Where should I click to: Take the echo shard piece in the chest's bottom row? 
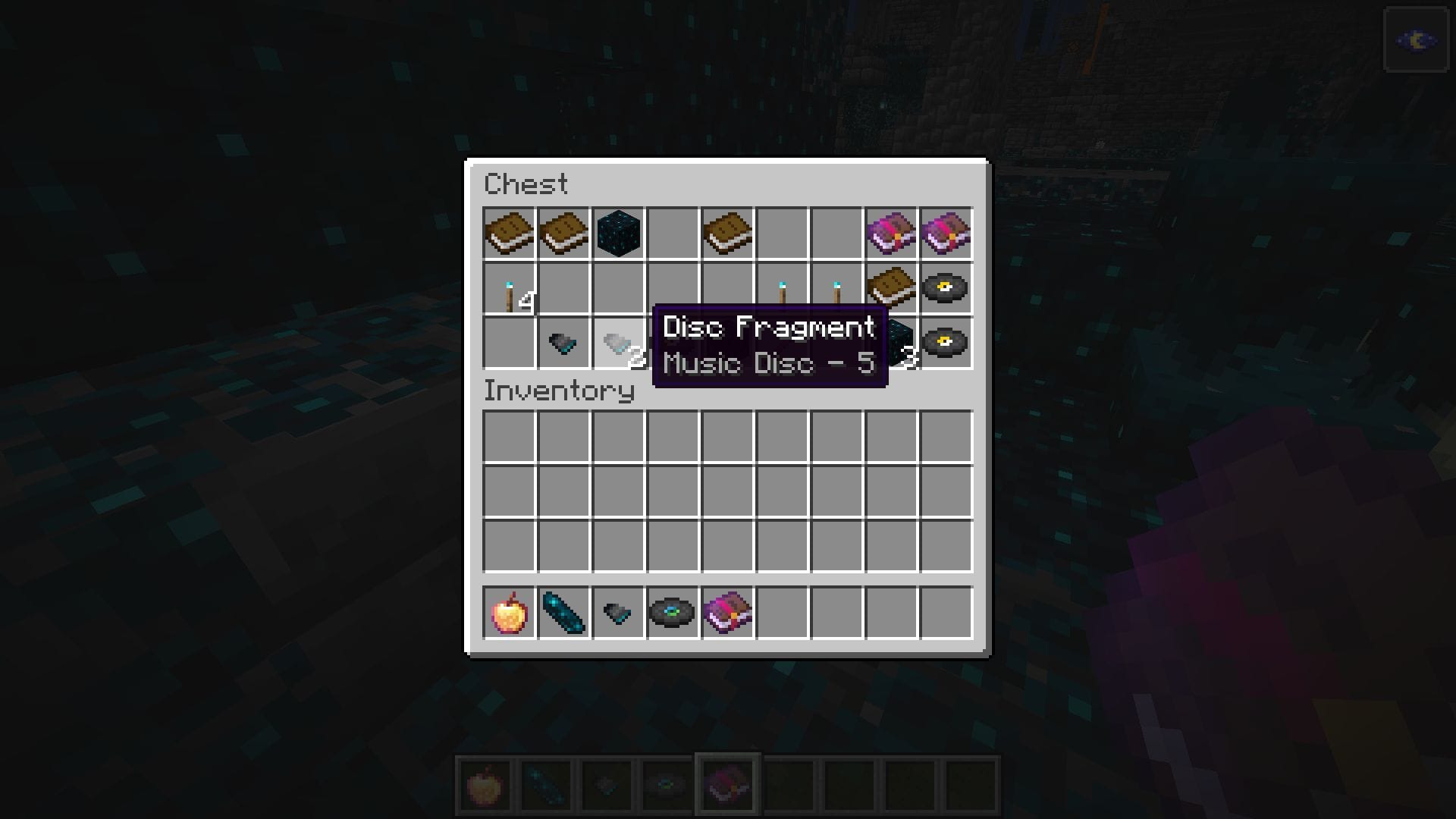coord(563,344)
